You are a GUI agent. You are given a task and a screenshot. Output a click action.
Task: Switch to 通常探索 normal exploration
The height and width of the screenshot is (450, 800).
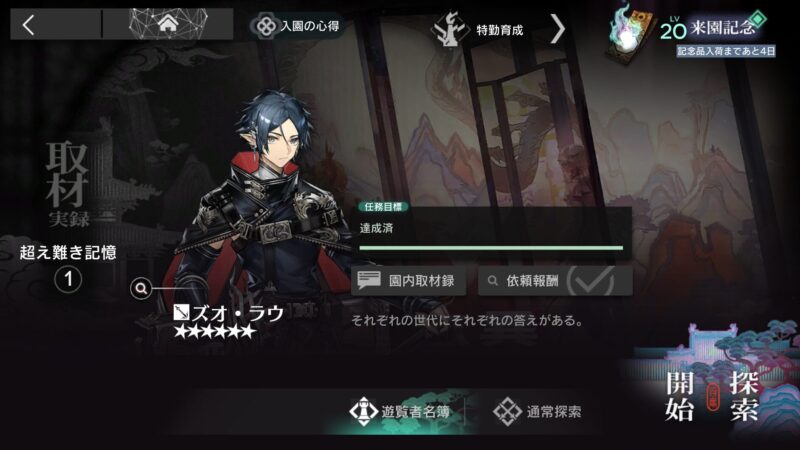tap(540, 411)
